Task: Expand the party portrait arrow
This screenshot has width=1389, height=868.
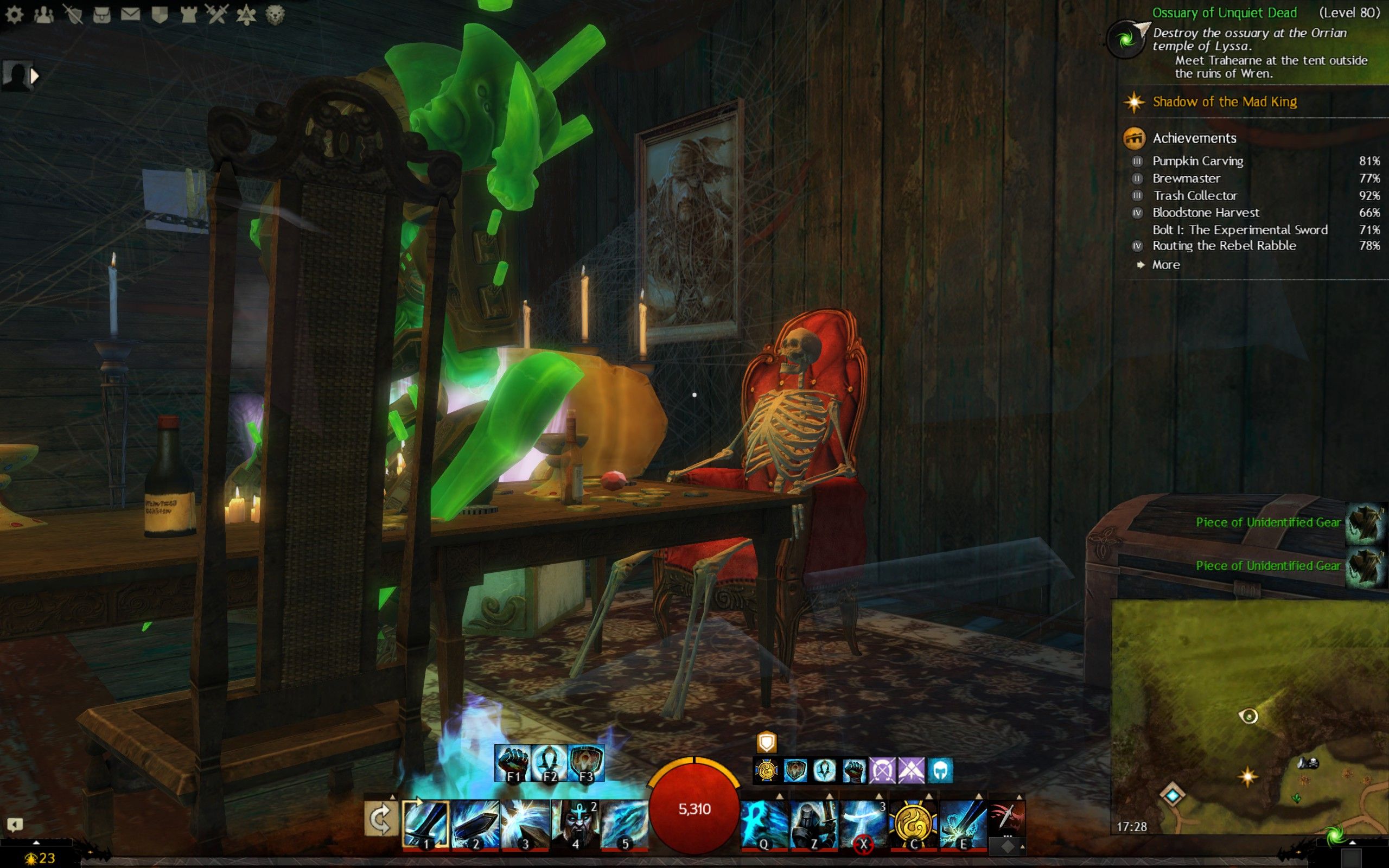Action: coord(34,75)
